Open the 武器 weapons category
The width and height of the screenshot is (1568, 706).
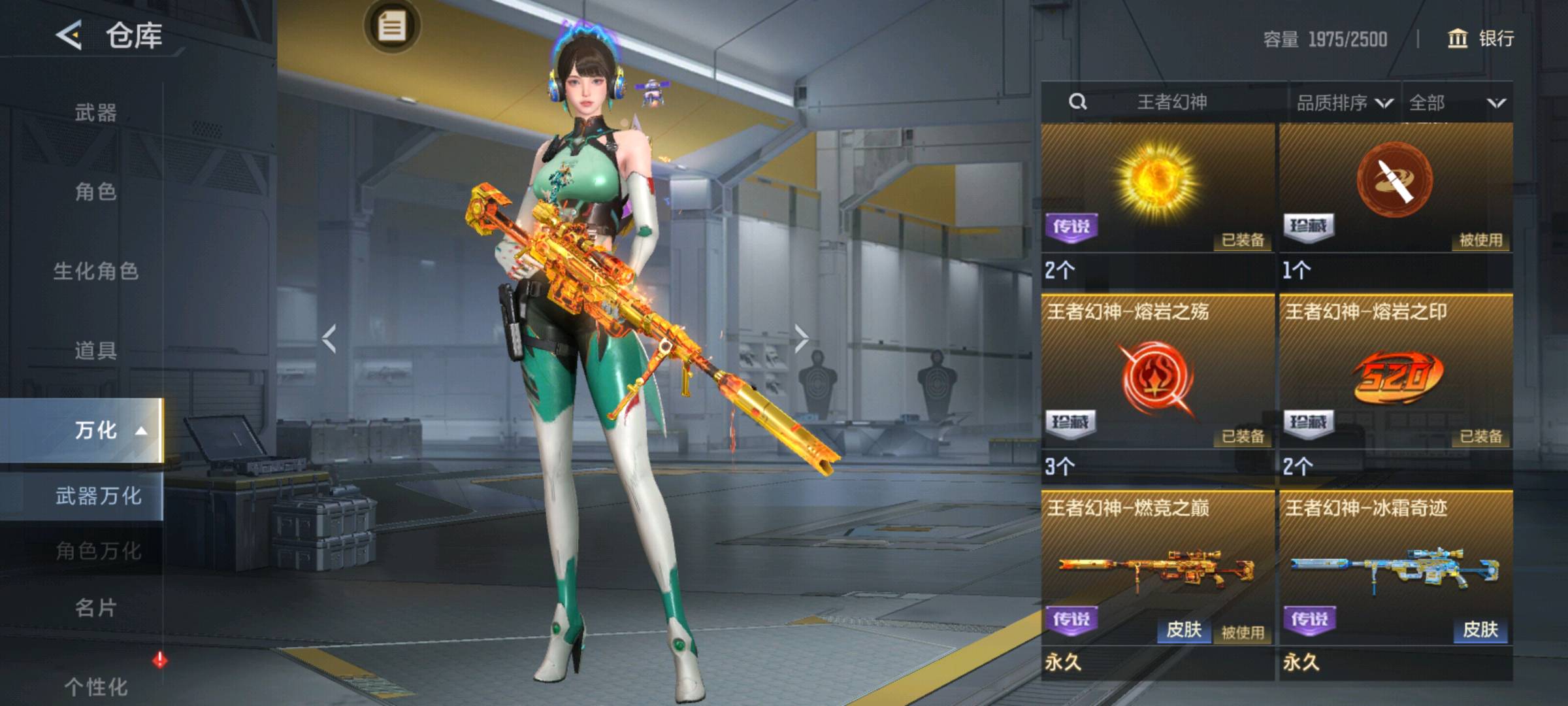point(95,112)
